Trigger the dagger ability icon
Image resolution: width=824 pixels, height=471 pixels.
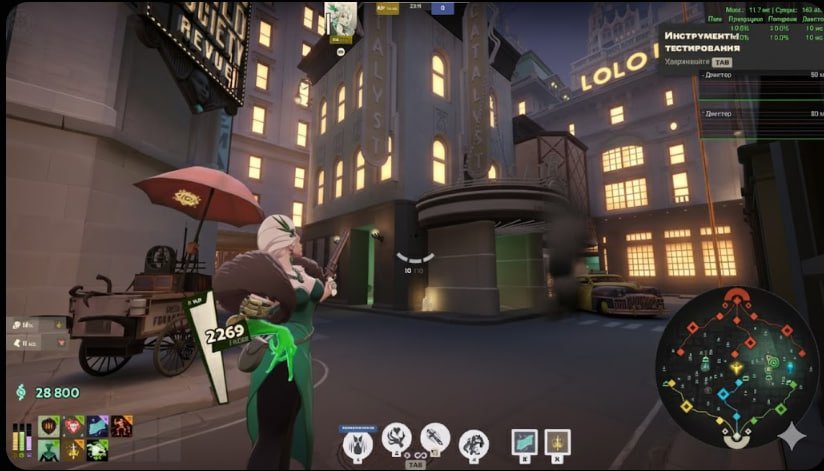point(435,438)
